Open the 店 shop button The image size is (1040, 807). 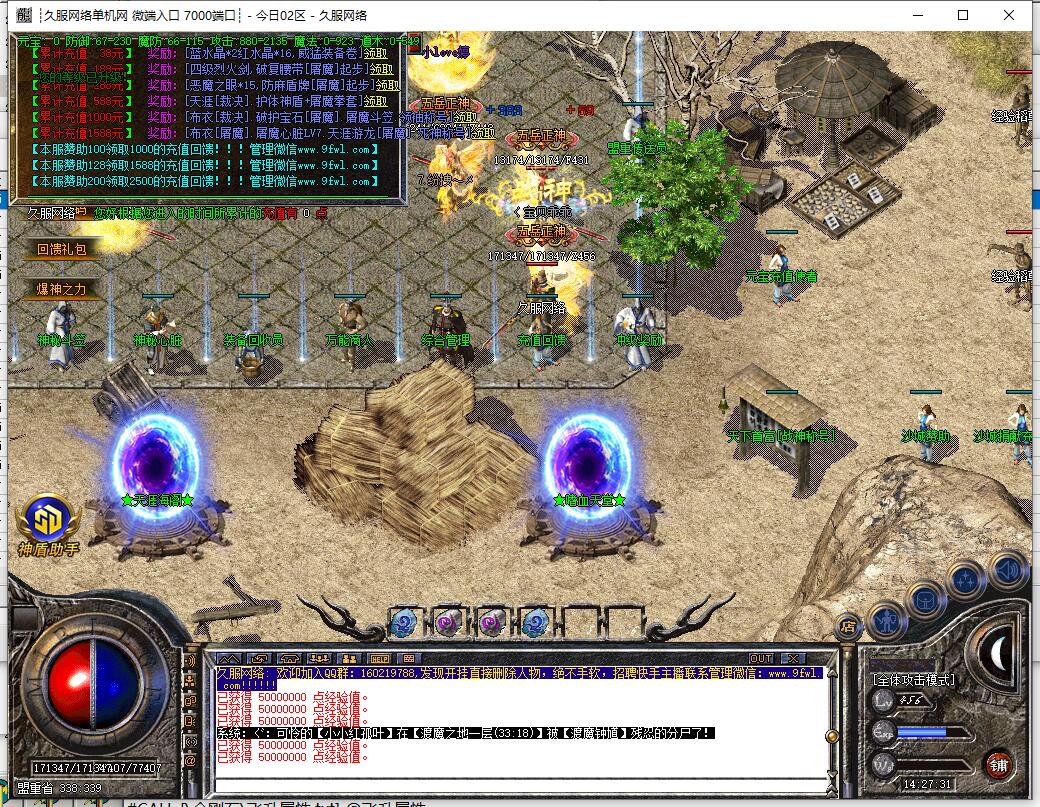coord(847,627)
